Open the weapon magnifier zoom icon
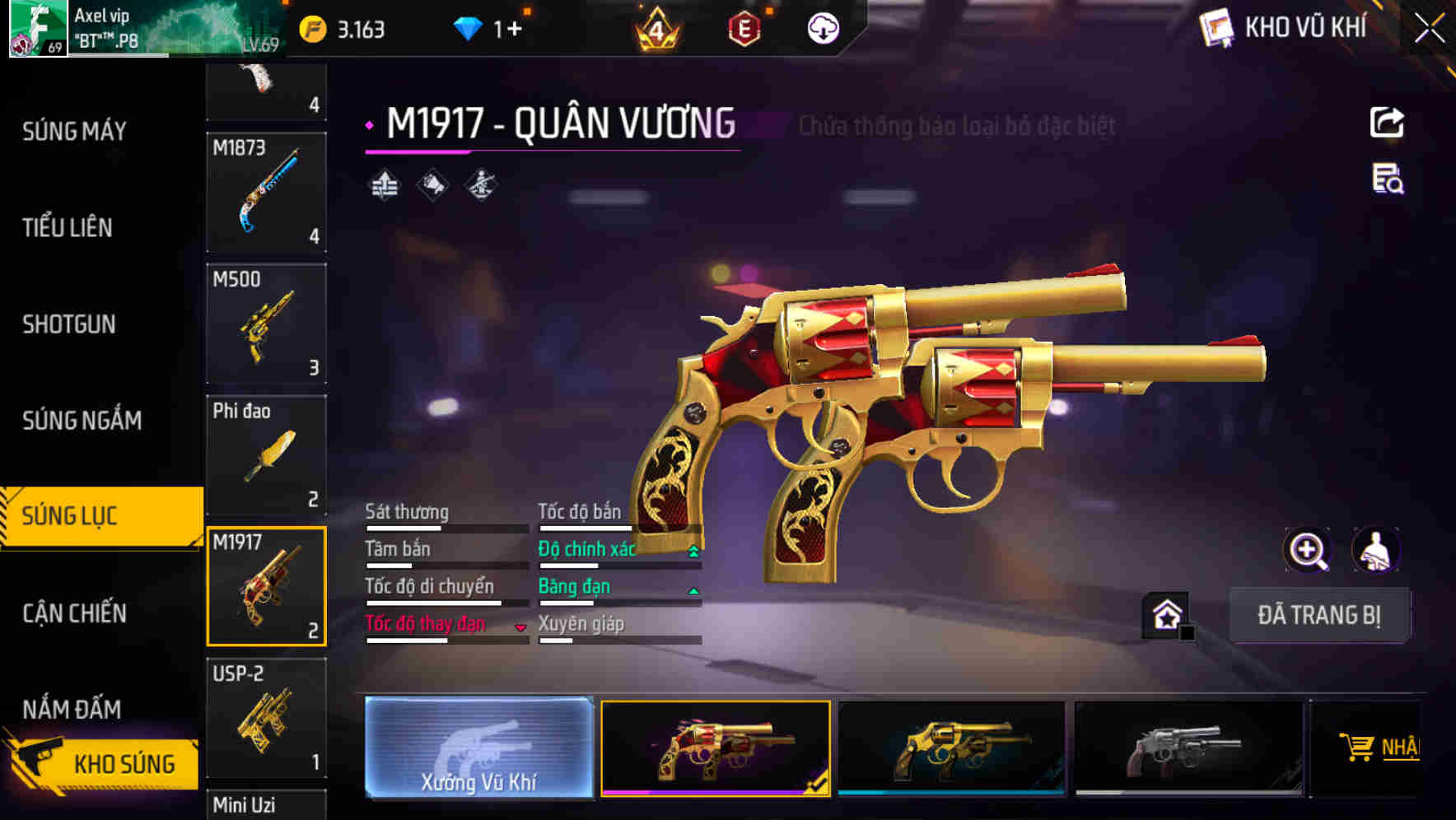1456x820 pixels. pyautogui.click(x=1308, y=550)
